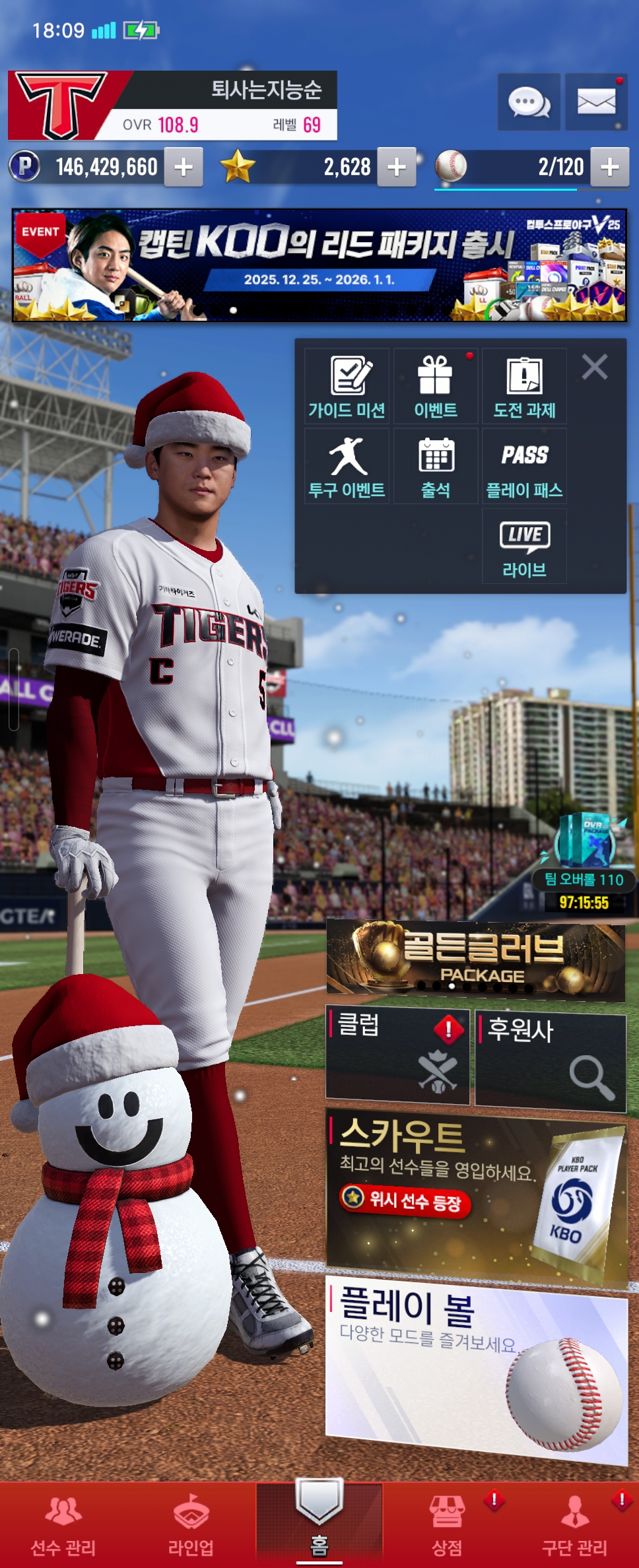
Task: Open the 이벤트 gift box menu
Action: [x=436, y=387]
